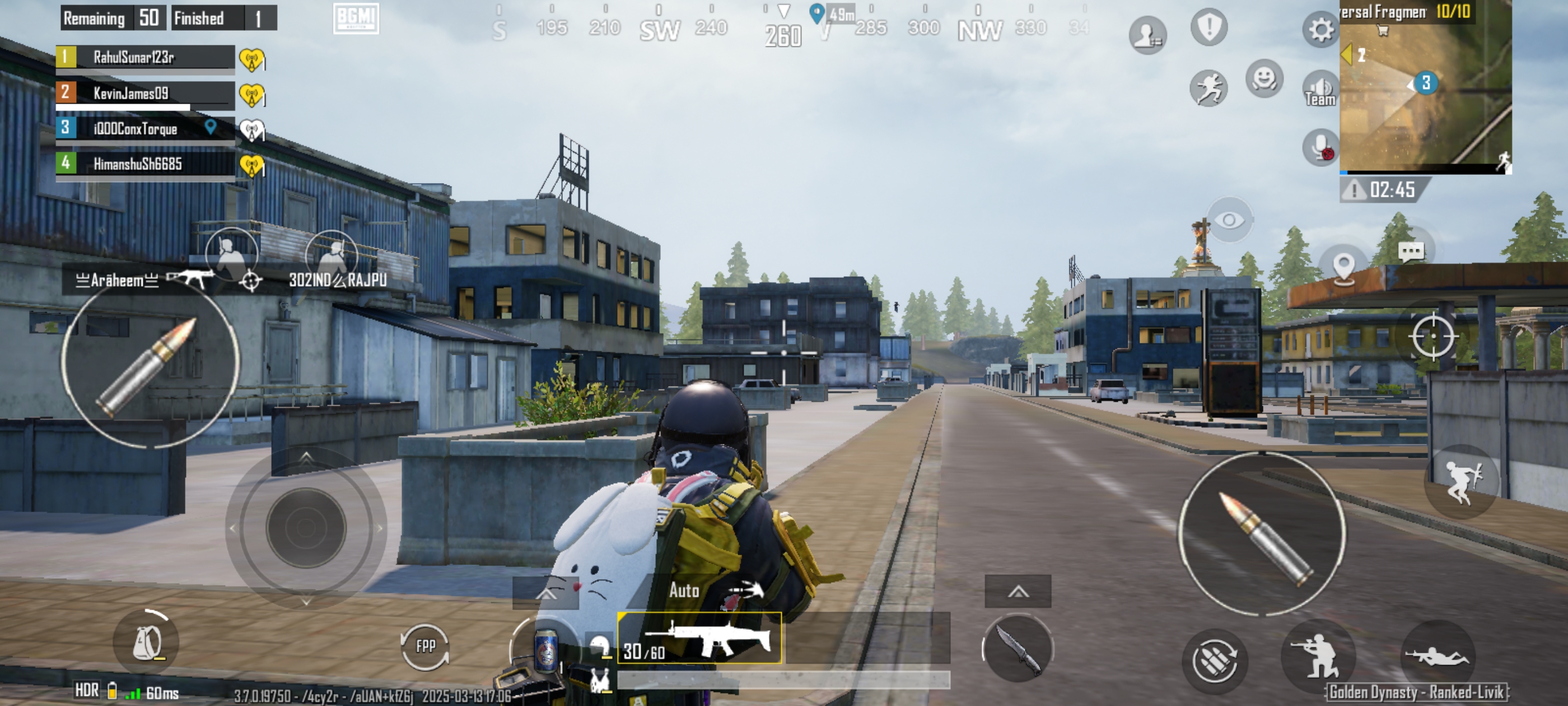1568x706 pixels.
Task: Open the settings gear
Action: (x=1320, y=29)
